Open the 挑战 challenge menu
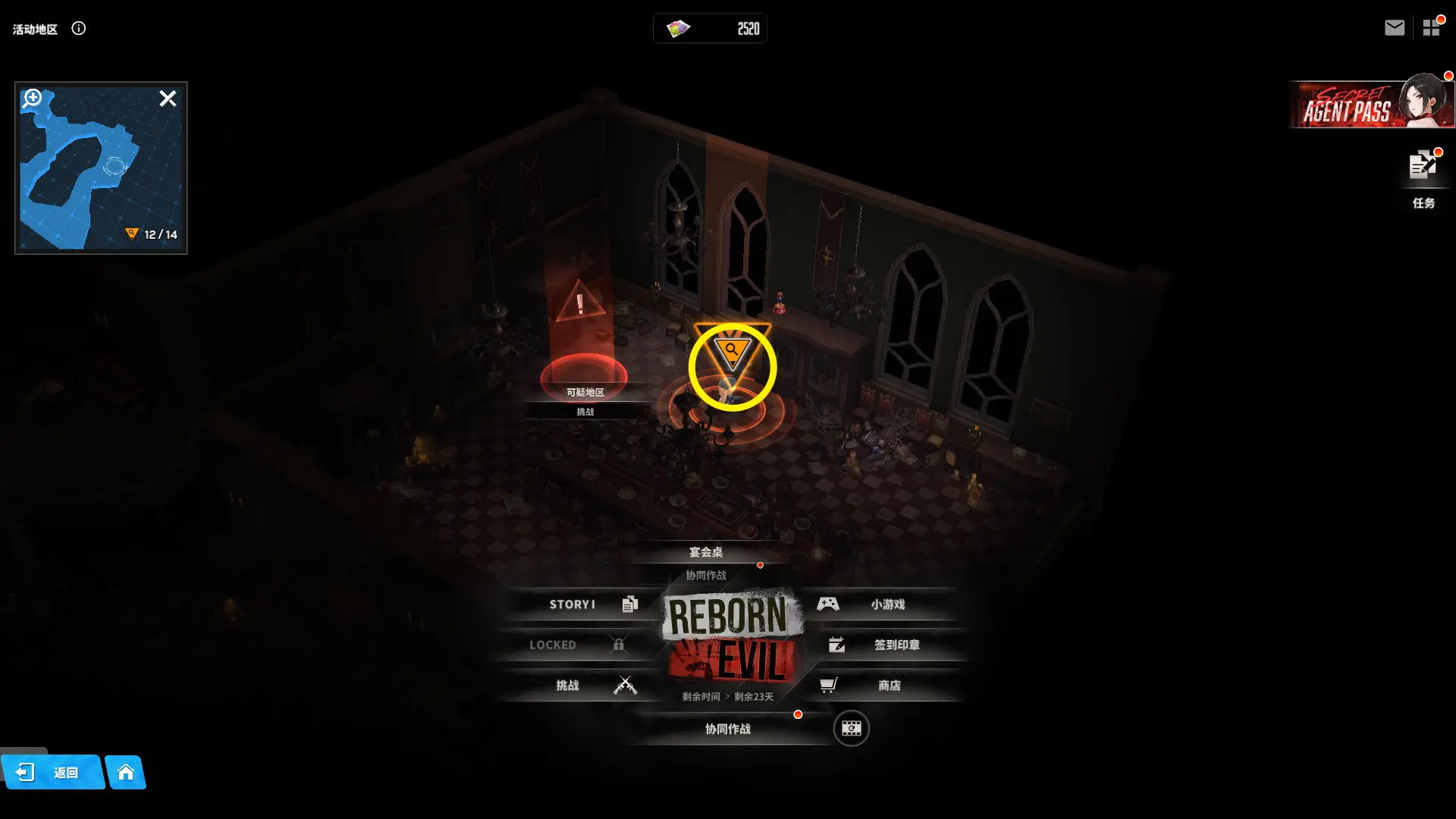 pos(584,686)
